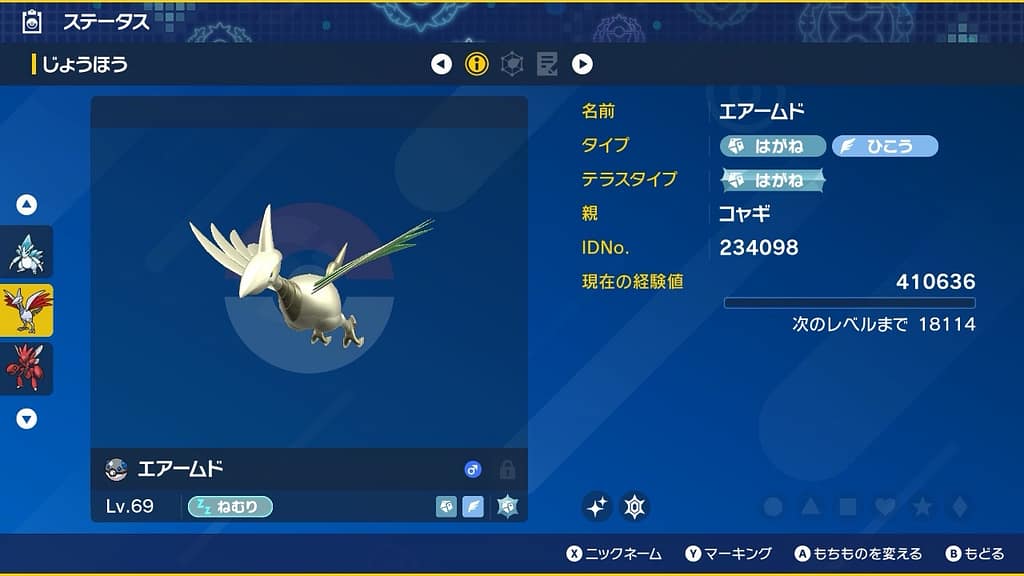Toggle the star marking symbol
The height and width of the screenshot is (576, 1024).
coord(922,507)
